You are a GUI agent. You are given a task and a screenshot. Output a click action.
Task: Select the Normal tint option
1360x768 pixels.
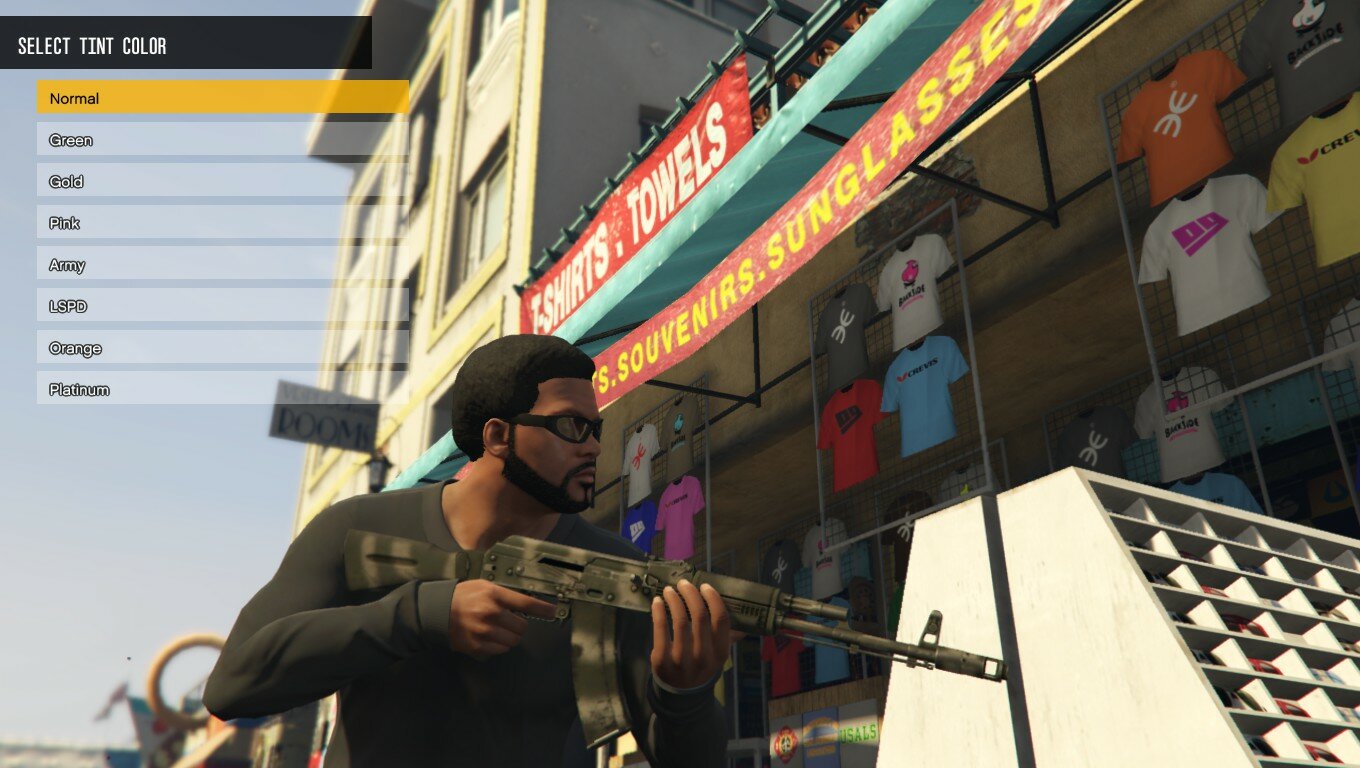pyautogui.click(x=222, y=98)
